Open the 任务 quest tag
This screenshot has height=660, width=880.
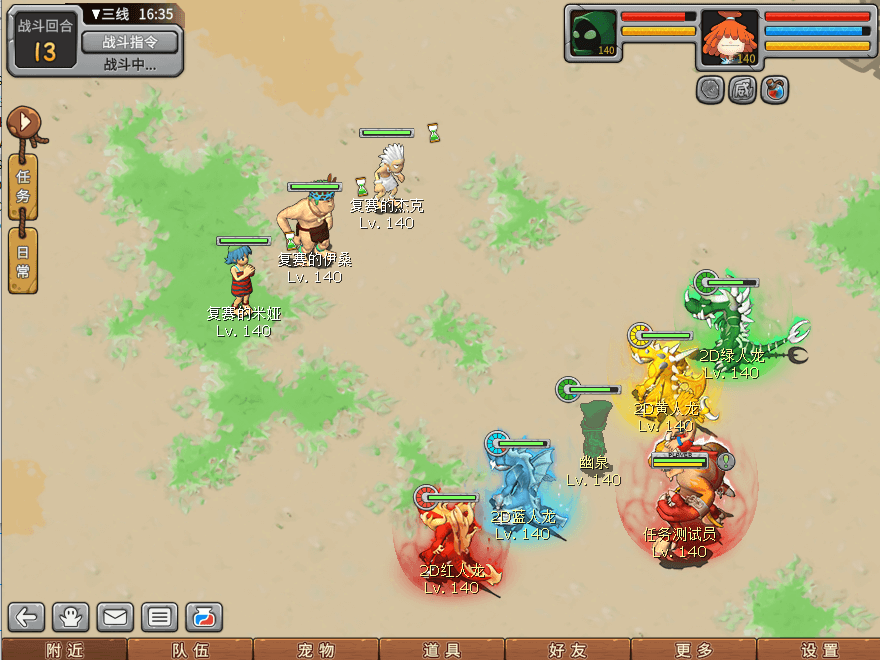[x=23, y=186]
